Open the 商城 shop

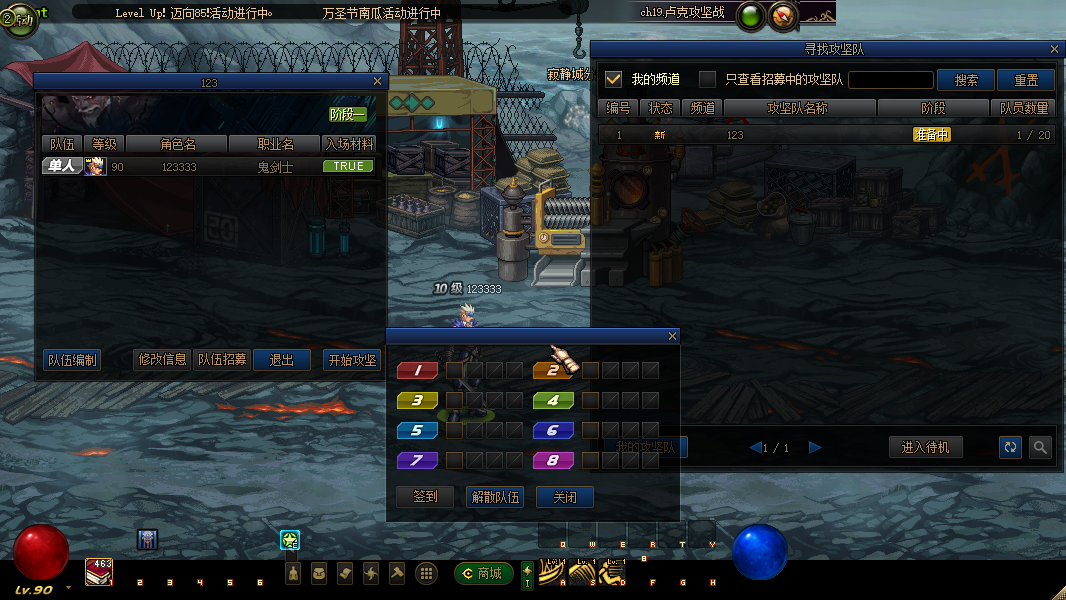pyautogui.click(x=484, y=573)
